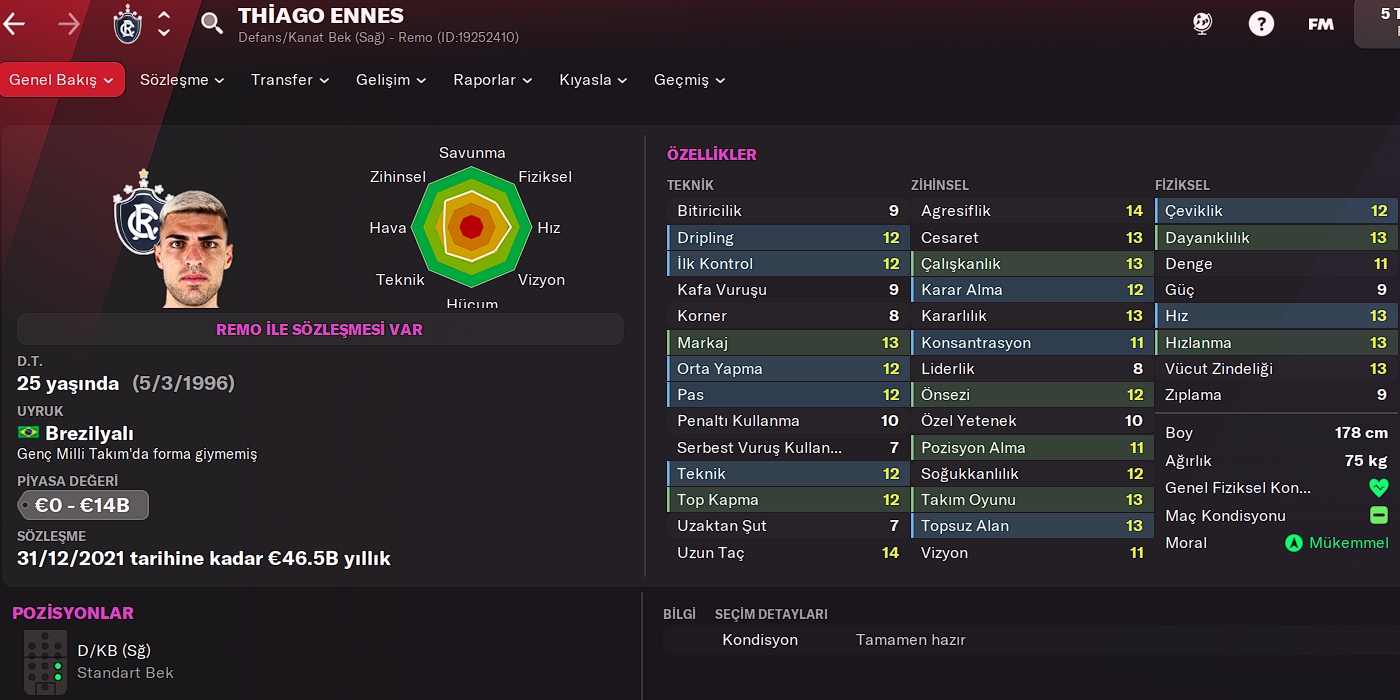This screenshot has width=1400, height=700.
Task: Switch to the Bilgi tab
Action: coord(679,614)
